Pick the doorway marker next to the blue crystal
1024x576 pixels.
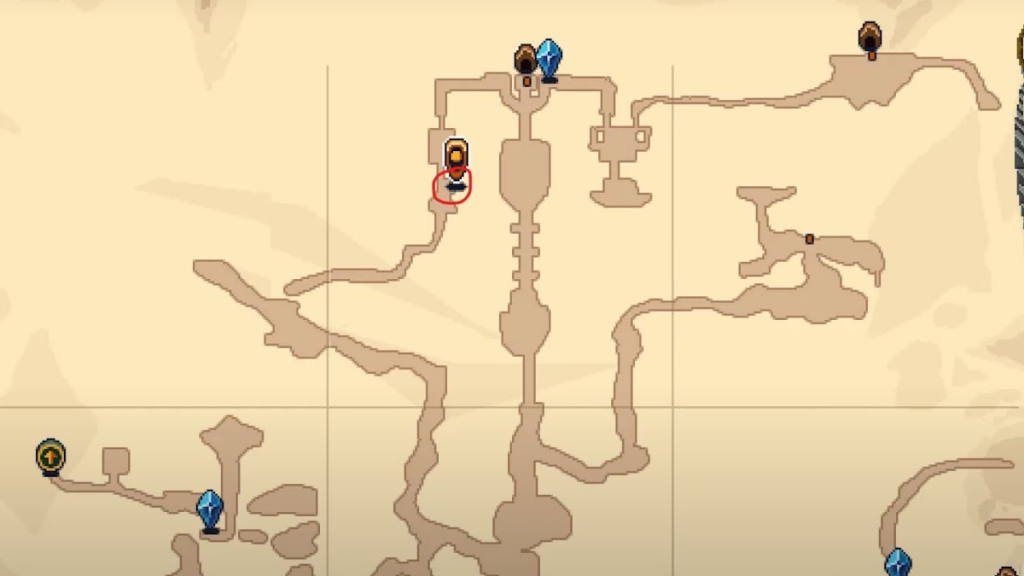click(x=526, y=62)
